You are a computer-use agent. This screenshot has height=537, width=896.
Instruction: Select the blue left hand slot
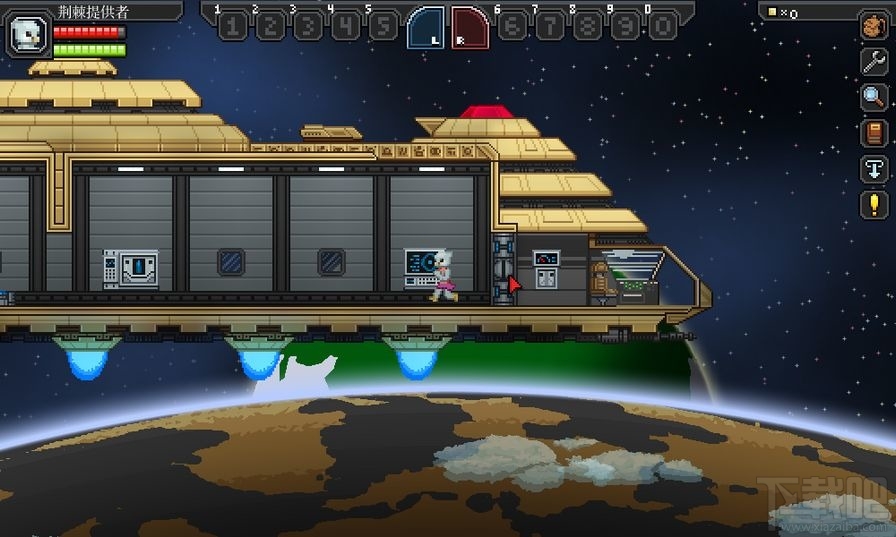coord(425,27)
